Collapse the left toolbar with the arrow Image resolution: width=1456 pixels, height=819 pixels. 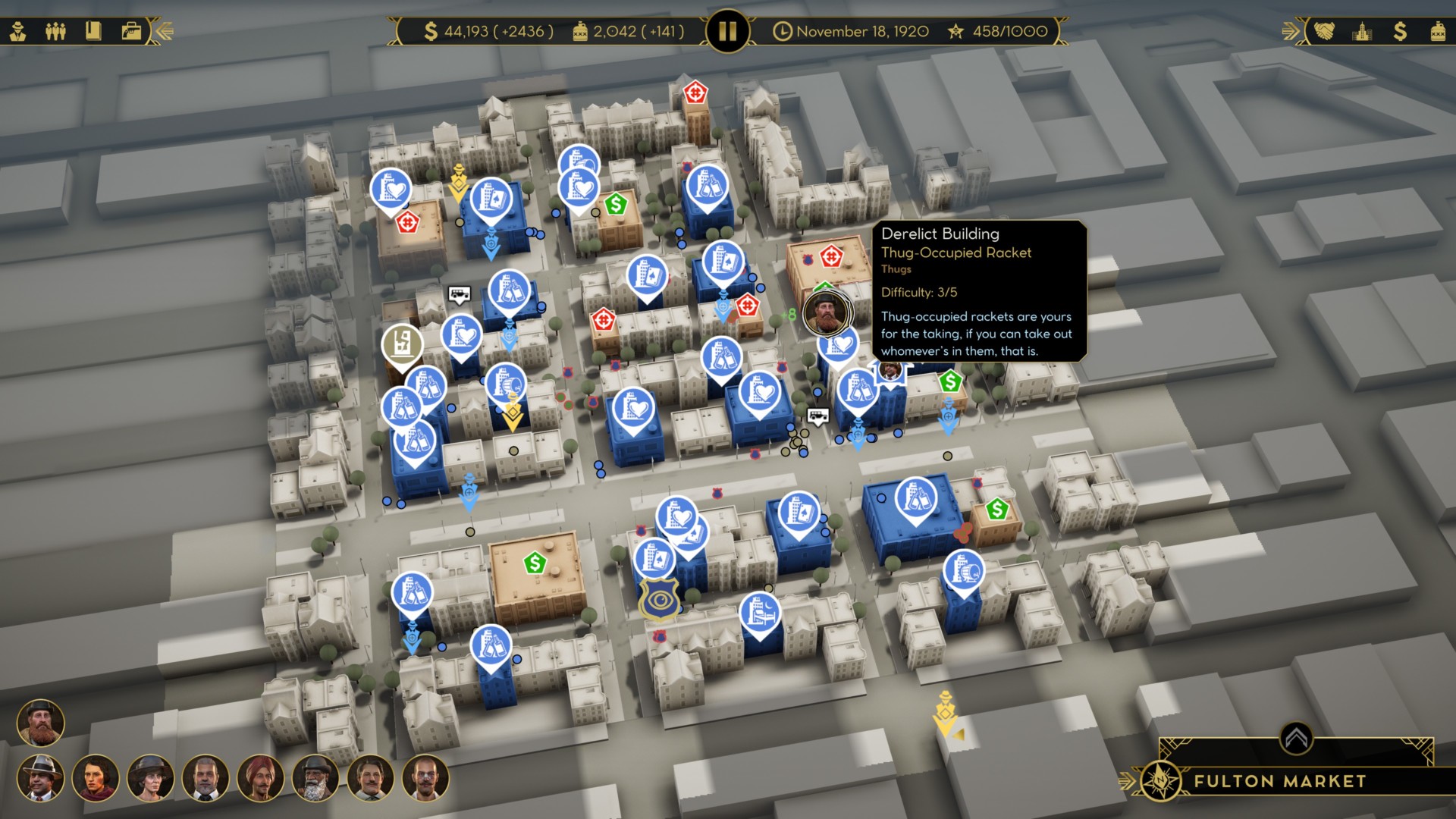pos(165,31)
